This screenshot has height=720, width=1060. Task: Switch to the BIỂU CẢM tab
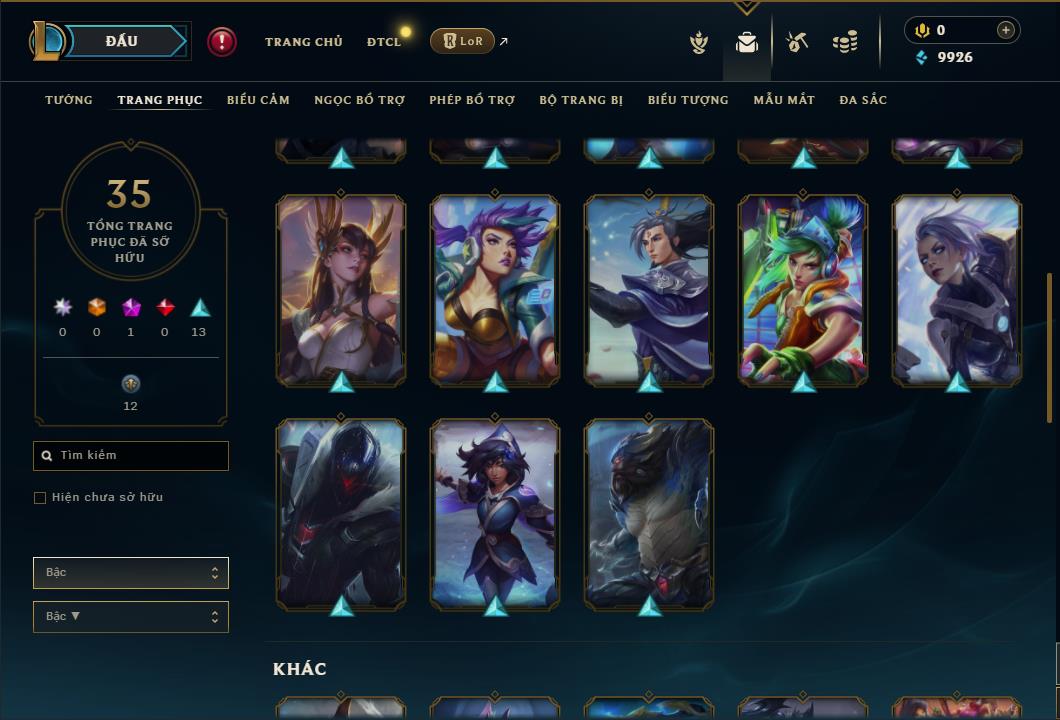[x=258, y=100]
